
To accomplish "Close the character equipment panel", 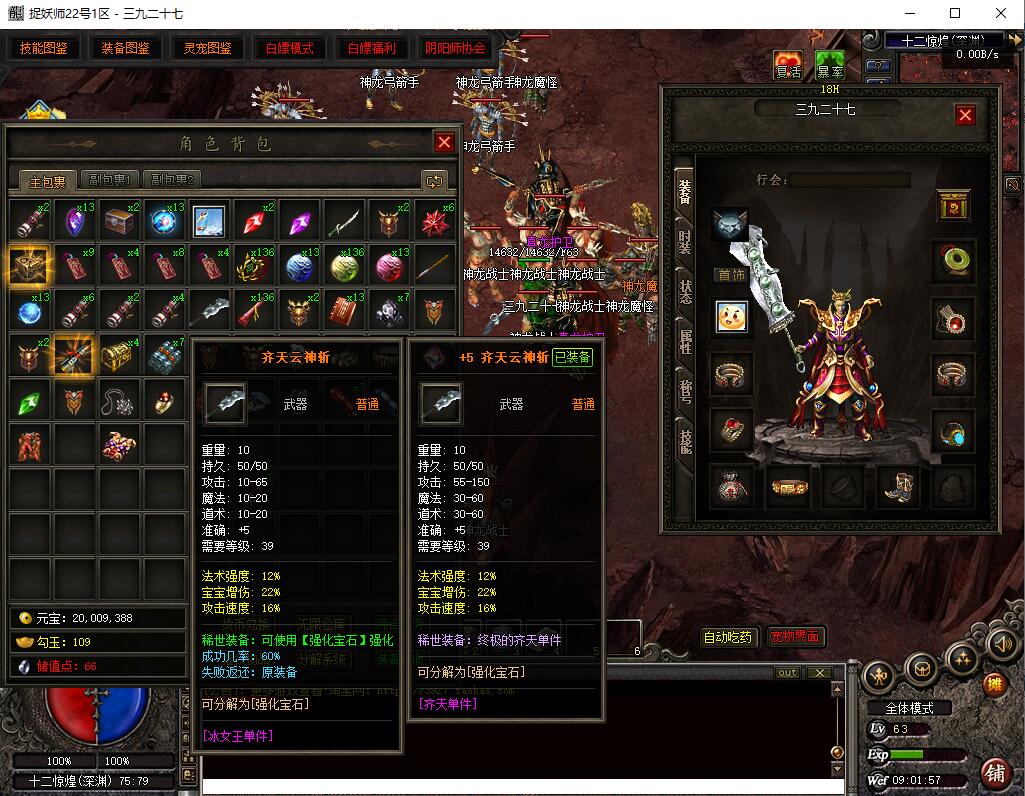I will (x=965, y=115).
